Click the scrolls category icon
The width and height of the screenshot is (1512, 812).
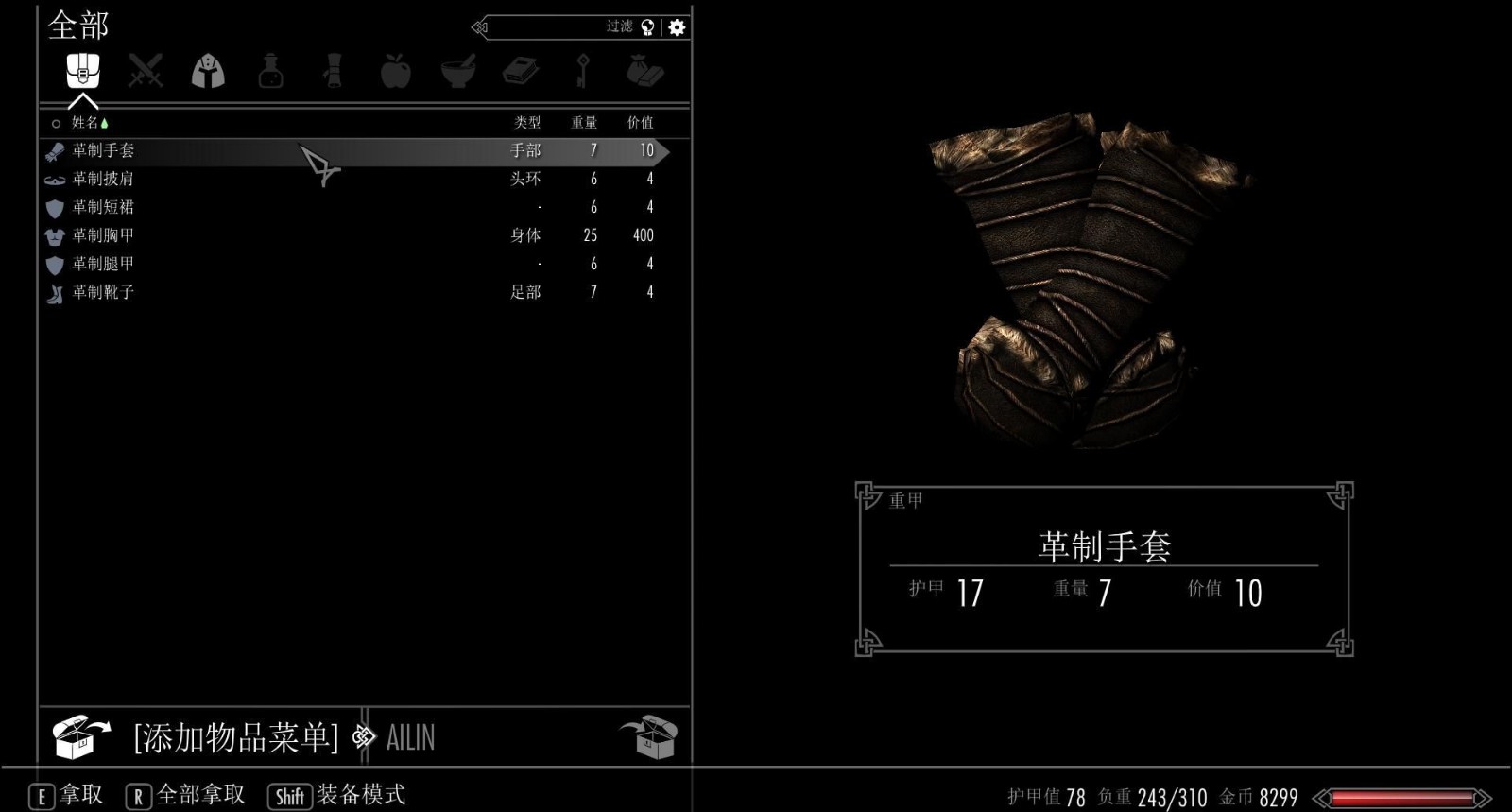pyautogui.click(x=334, y=72)
